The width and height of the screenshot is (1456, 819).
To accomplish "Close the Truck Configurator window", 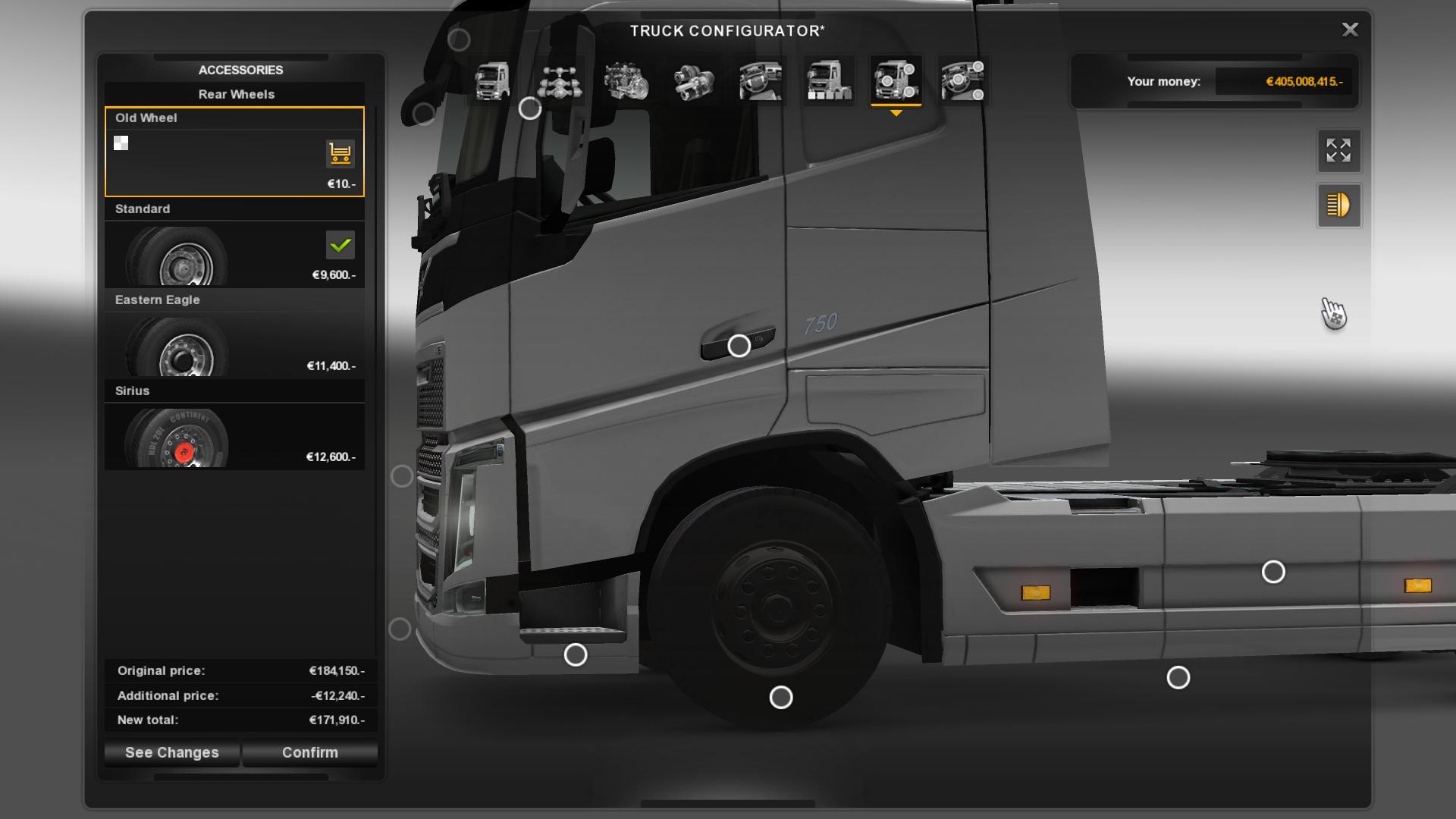I will [1350, 30].
